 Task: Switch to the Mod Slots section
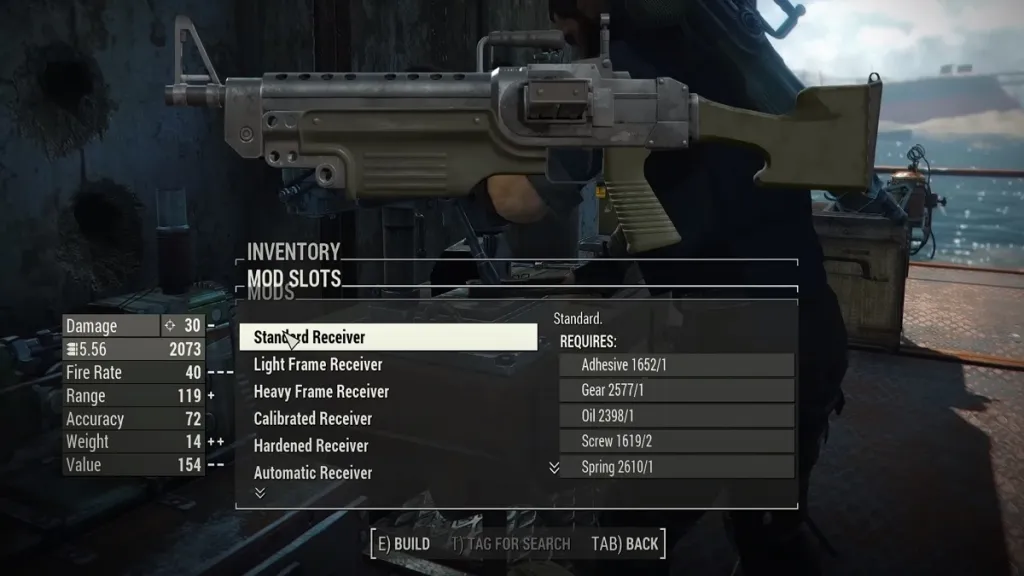pos(294,278)
